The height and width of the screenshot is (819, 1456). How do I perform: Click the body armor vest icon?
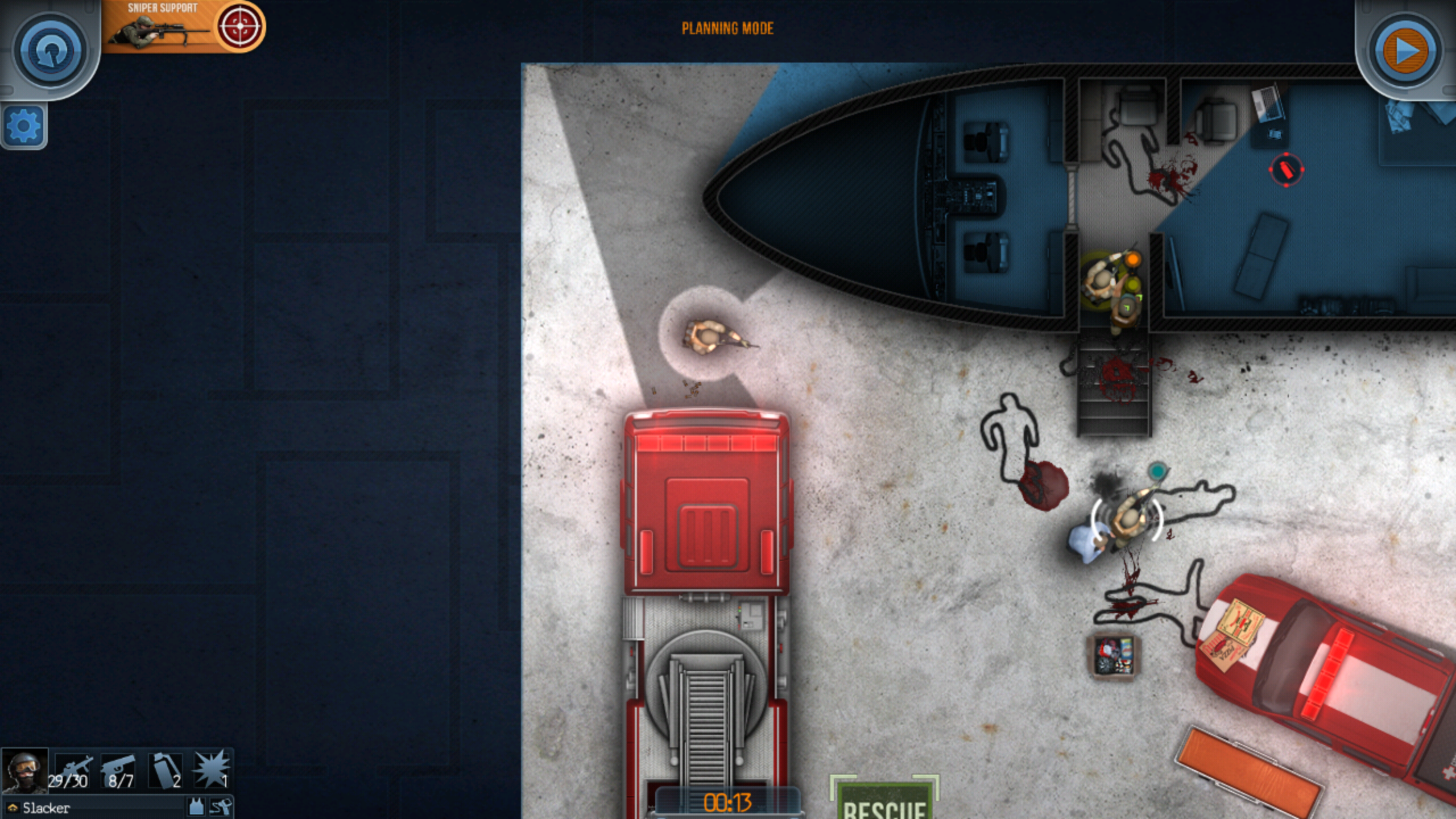(x=196, y=806)
